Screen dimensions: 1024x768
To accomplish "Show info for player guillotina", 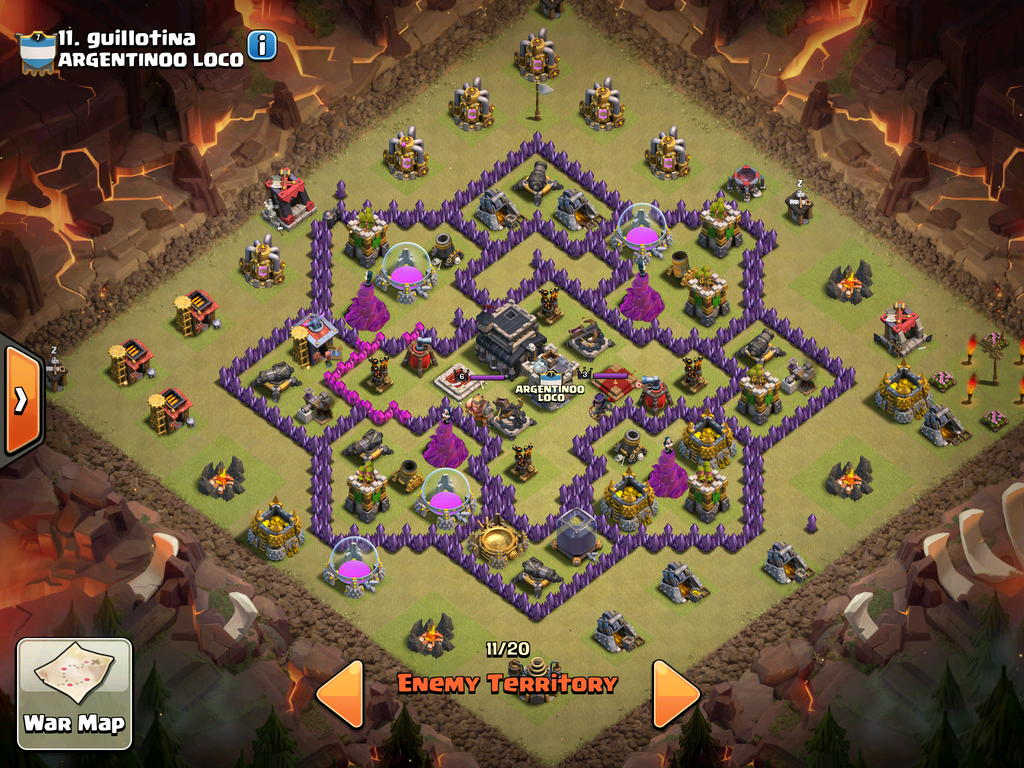I will 262,45.
